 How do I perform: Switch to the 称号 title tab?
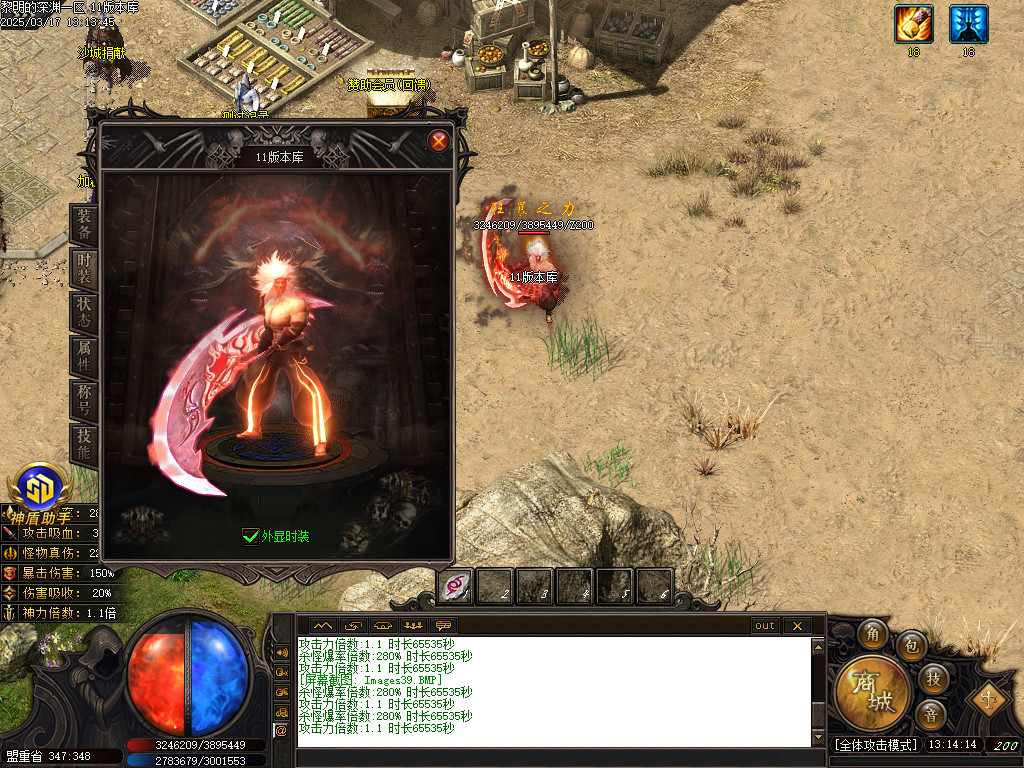pyautogui.click(x=85, y=400)
